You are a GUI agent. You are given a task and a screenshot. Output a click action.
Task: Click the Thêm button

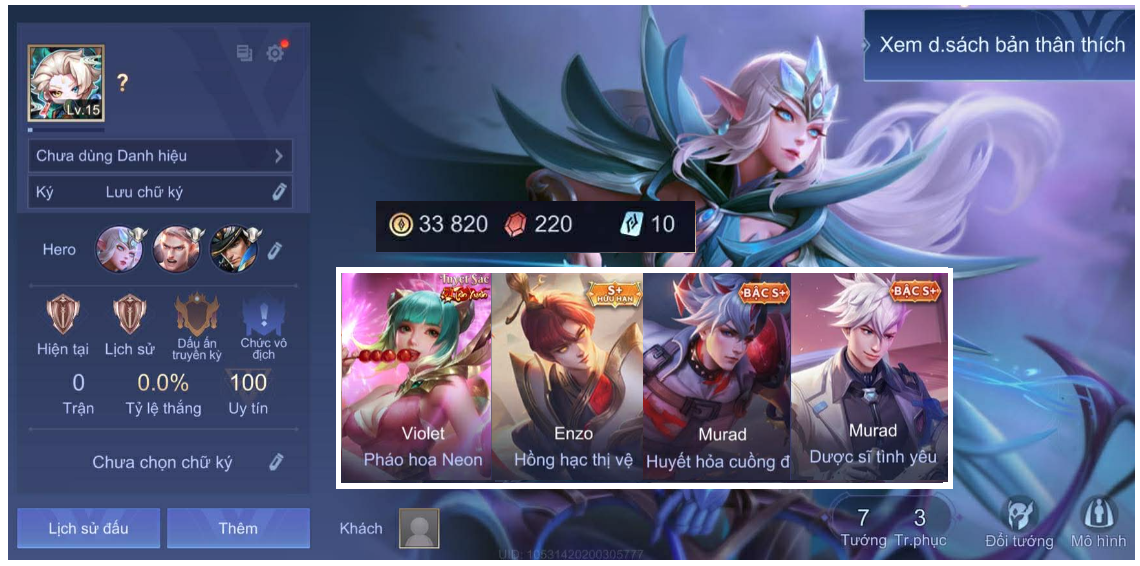pos(238,528)
